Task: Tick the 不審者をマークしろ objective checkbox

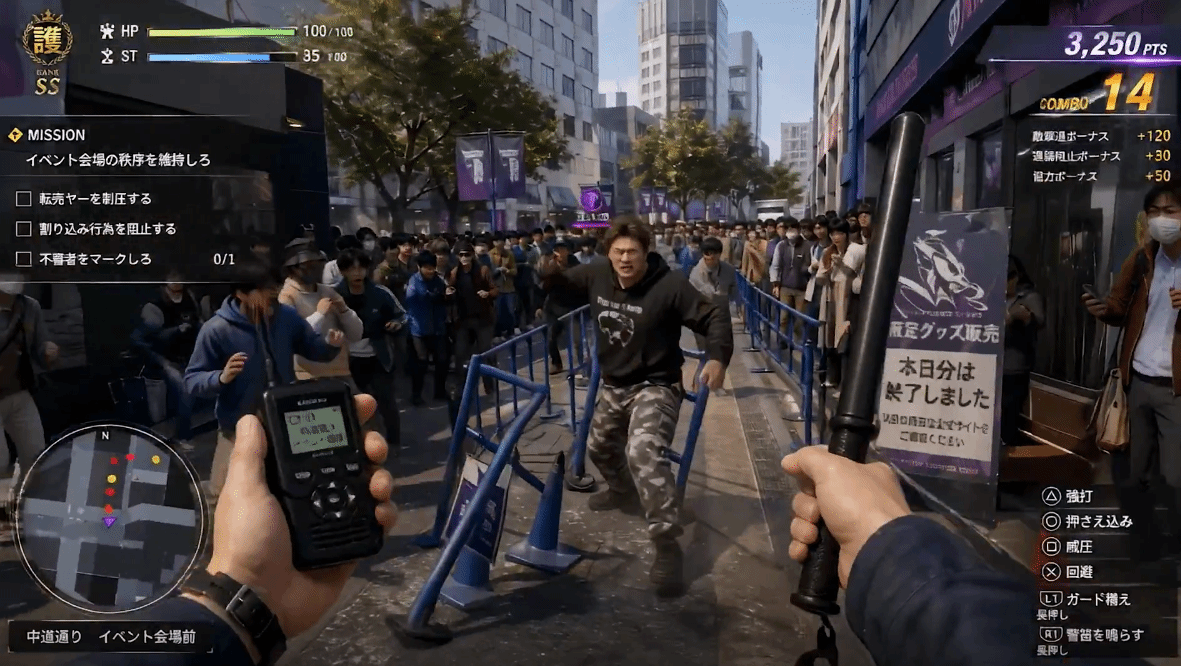Action: (x=24, y=259)
